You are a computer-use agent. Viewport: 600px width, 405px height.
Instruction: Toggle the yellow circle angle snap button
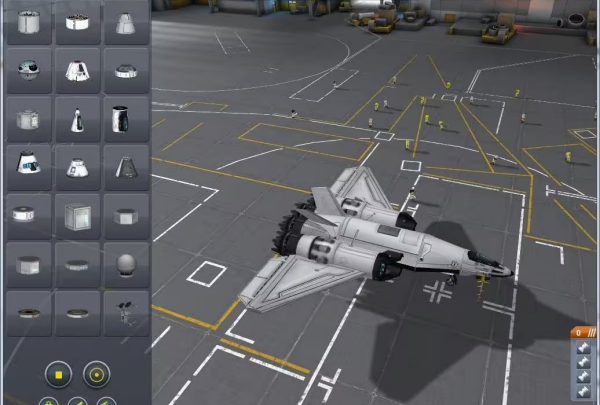click(x=96, y=375)
